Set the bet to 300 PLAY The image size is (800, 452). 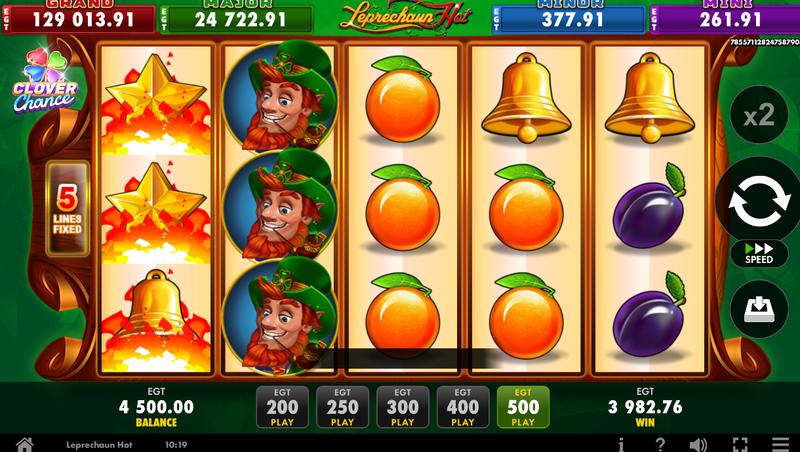coord(403,407)
